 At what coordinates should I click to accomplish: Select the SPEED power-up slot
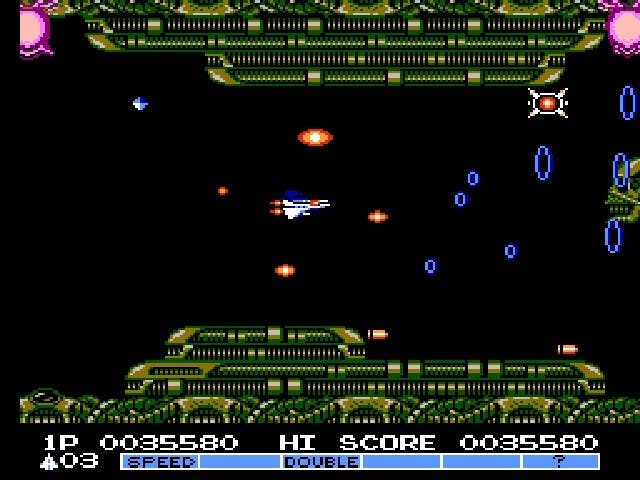coord(160,462)
